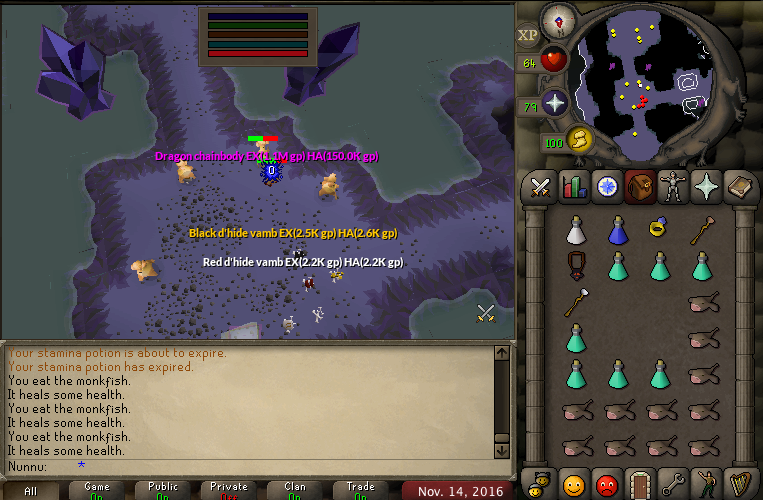763x500 pixels.
Task: Switch to the Magic spellbook tab
Action: 737,187
